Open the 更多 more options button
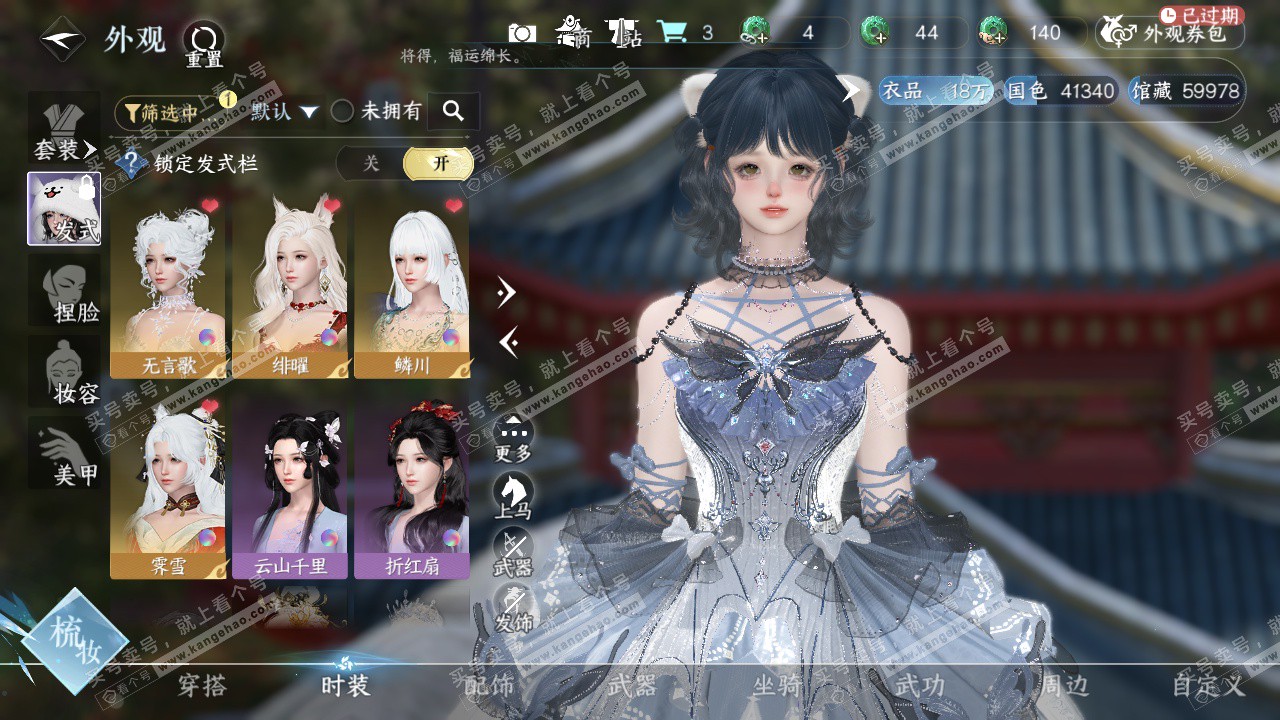 [x=514, y=436]
